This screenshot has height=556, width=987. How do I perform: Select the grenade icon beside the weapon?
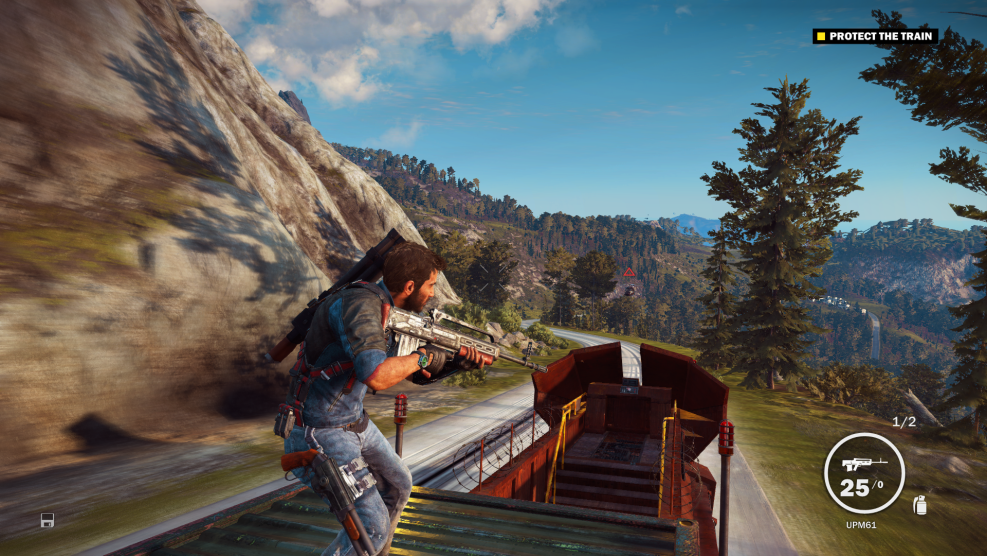coord(920,506)
